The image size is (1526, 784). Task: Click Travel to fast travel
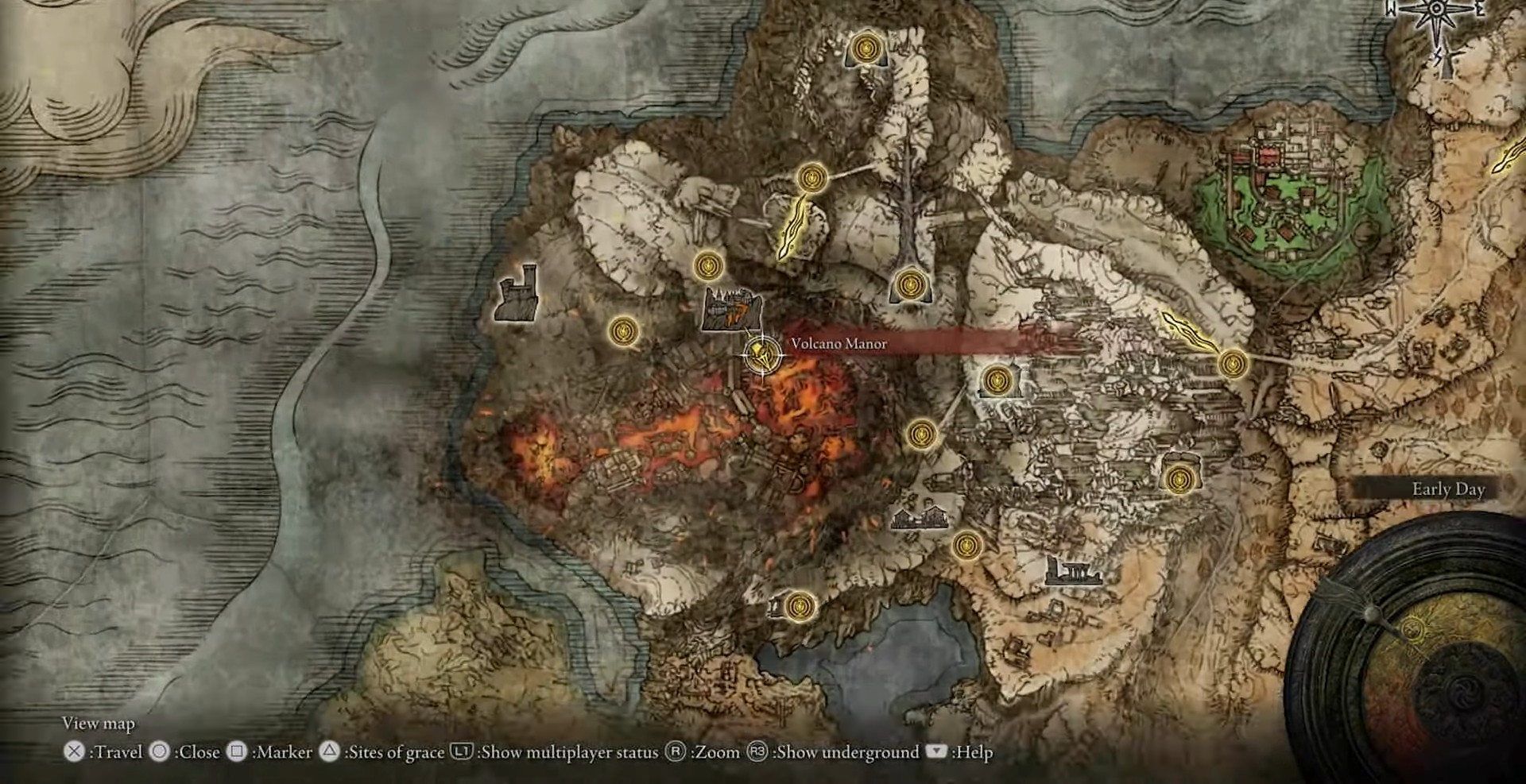121,751
